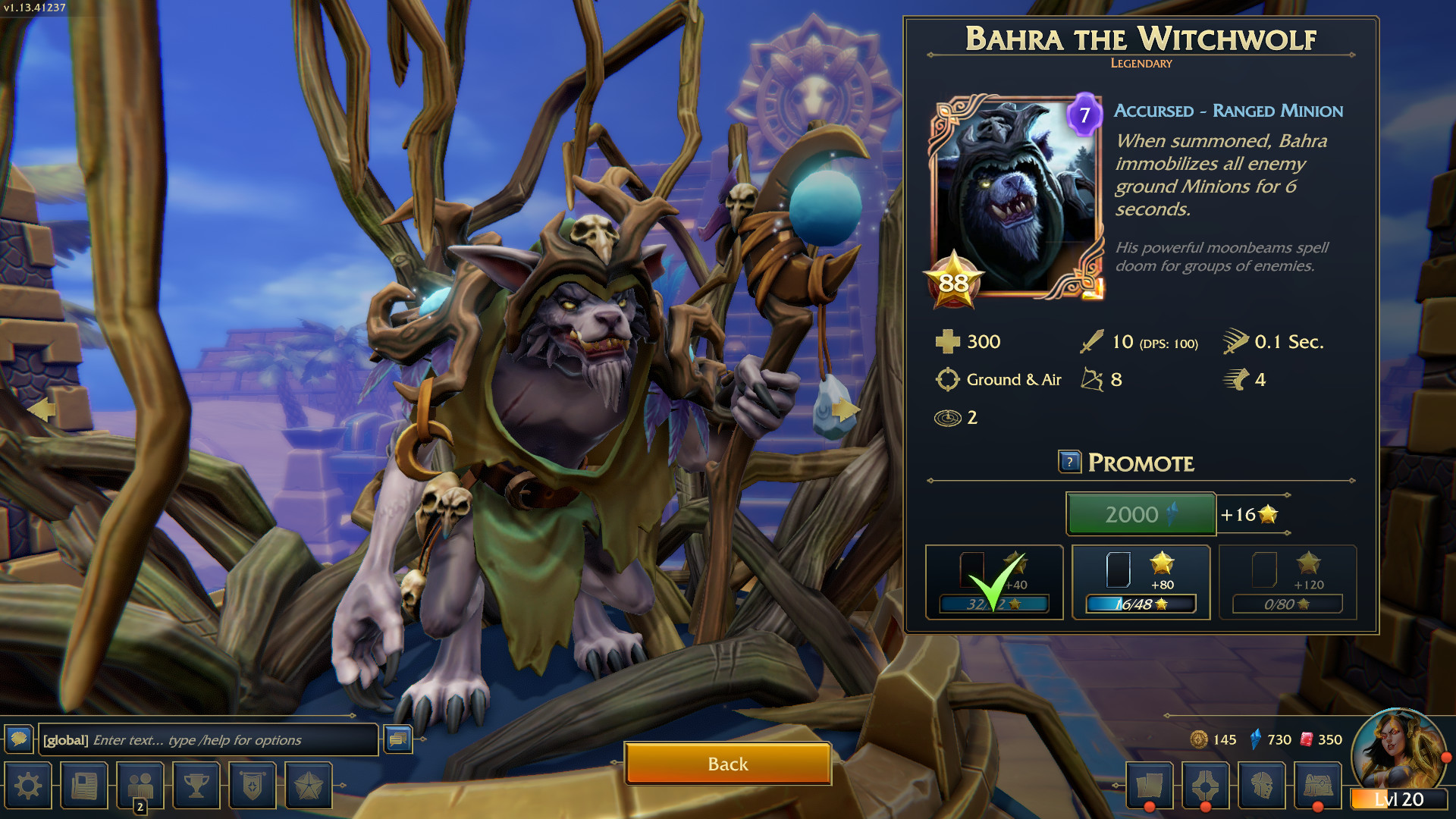The width and height of the screenshot is (1456, 819).
Task: Open the player profile portrait
Action: click(x=1398, y=751)
